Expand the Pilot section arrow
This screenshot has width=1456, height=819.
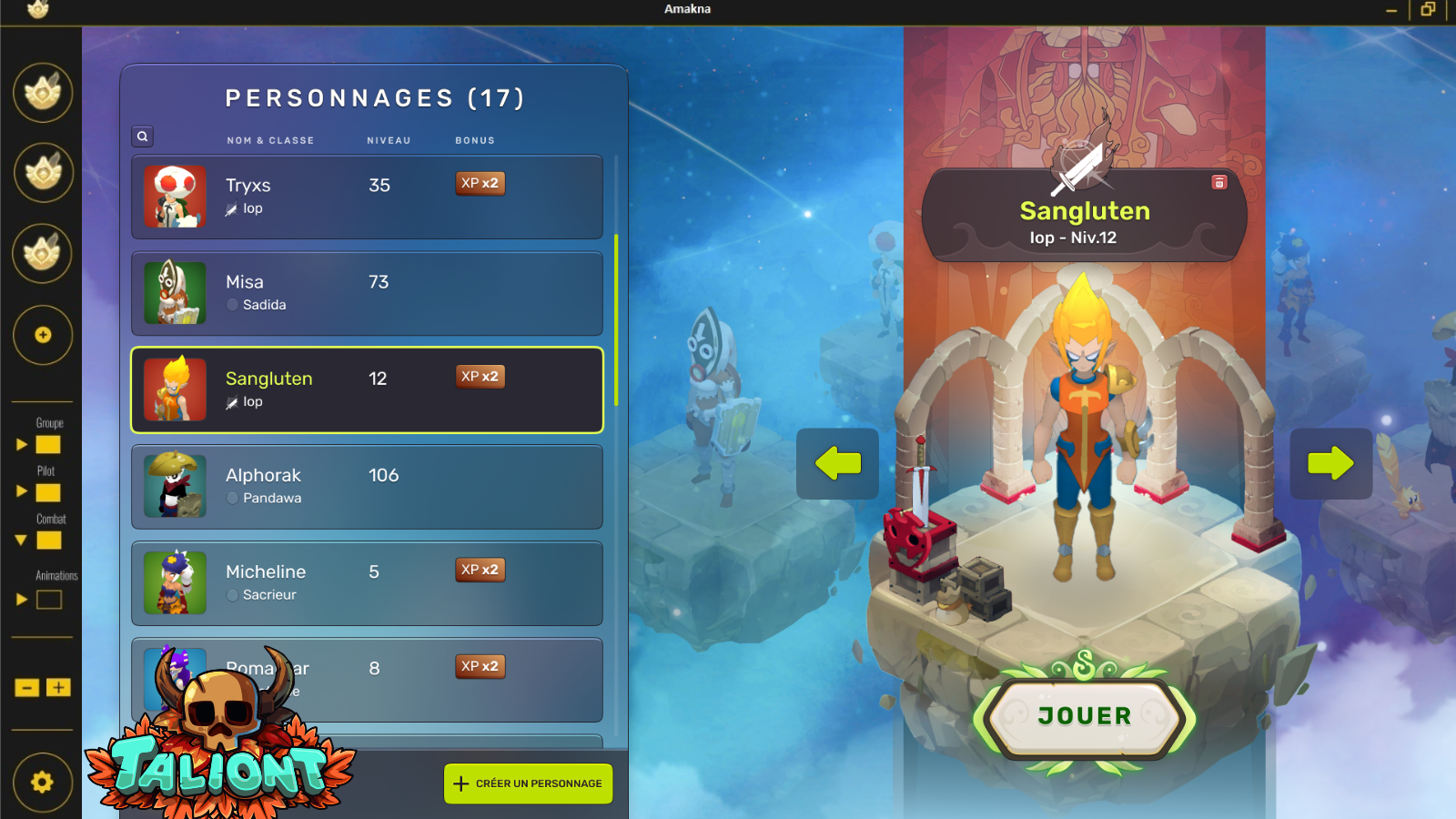(x=22, y=493)
